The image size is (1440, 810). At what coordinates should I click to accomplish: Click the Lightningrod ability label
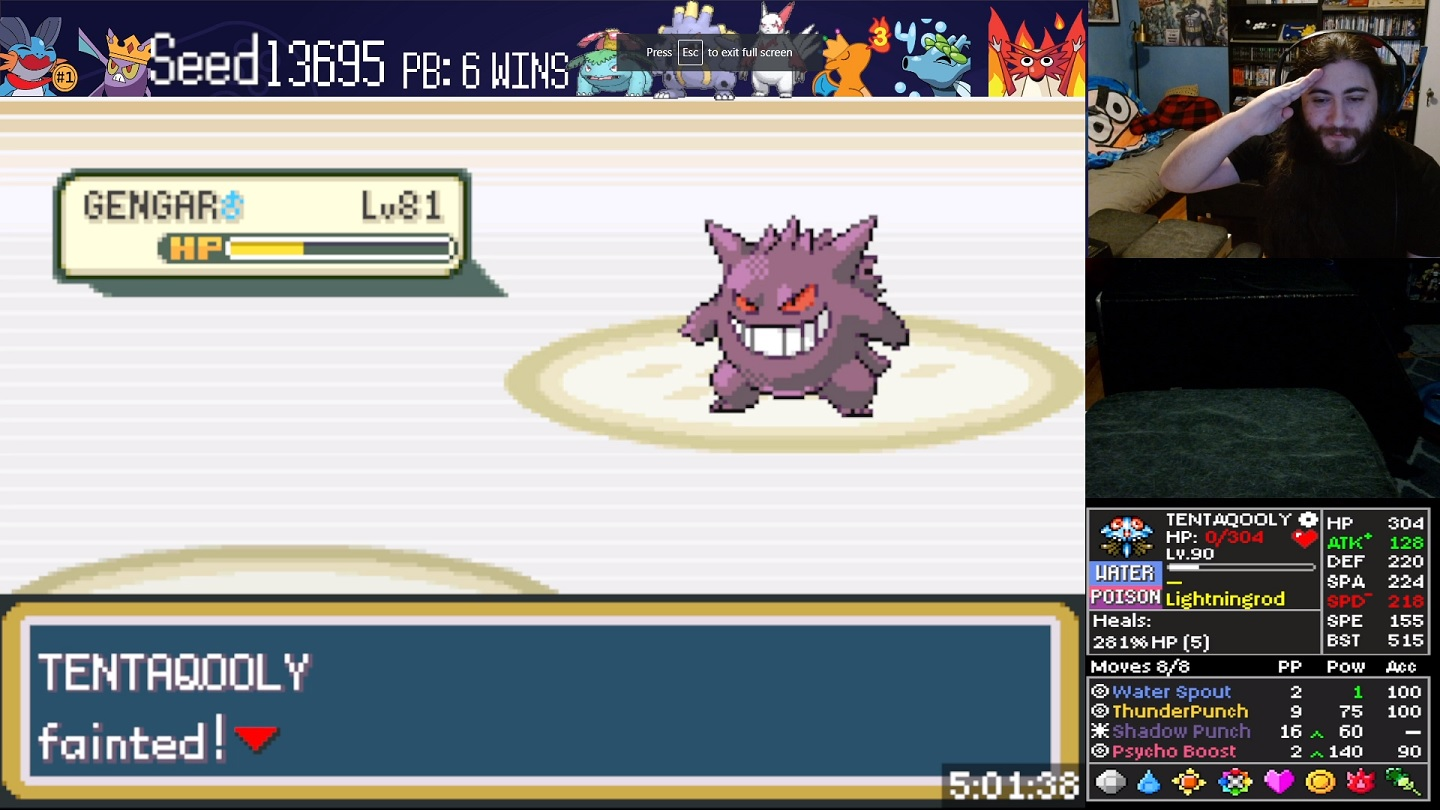pos(1225,599)
